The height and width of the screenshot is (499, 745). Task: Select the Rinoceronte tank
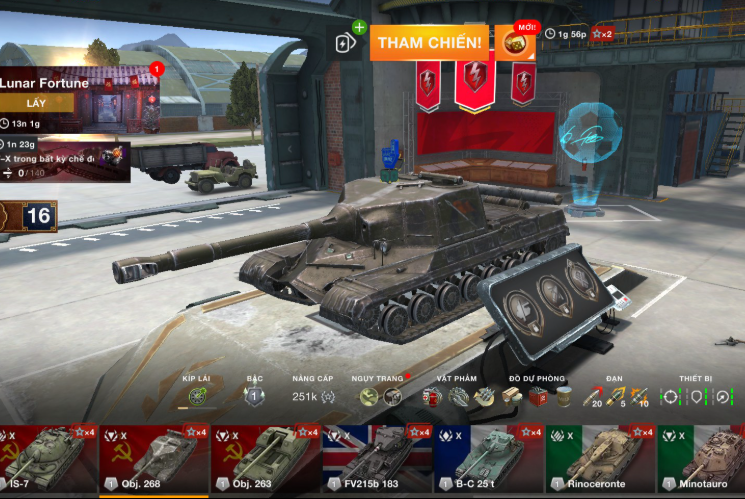tap(600, 461)
